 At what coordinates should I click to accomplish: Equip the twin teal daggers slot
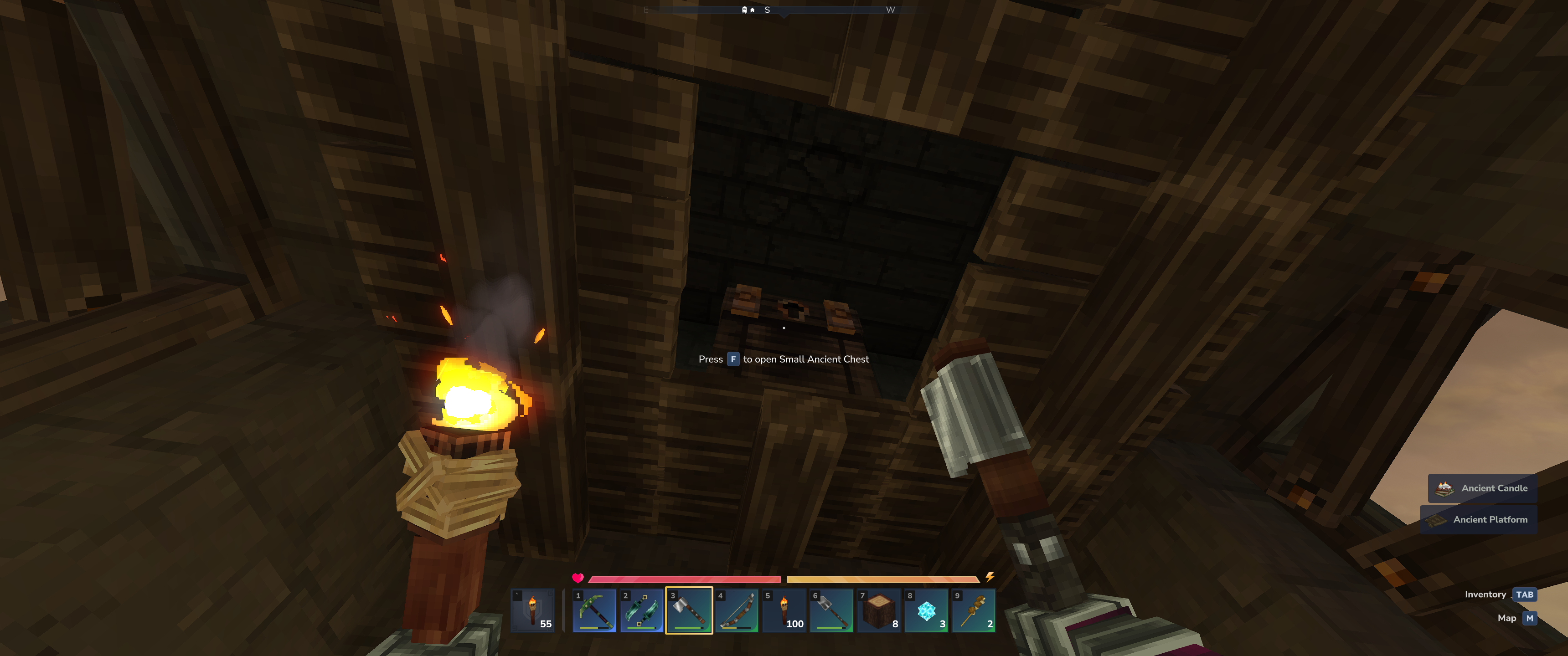[642, 610]
